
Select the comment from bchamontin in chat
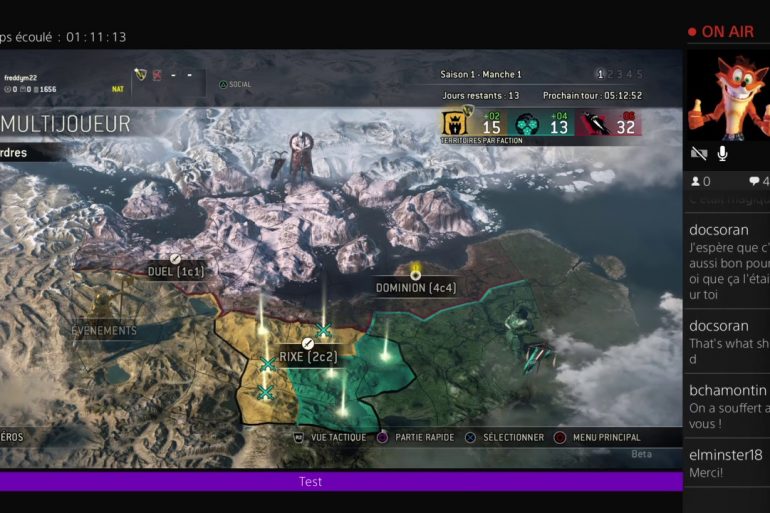(728, 400)
